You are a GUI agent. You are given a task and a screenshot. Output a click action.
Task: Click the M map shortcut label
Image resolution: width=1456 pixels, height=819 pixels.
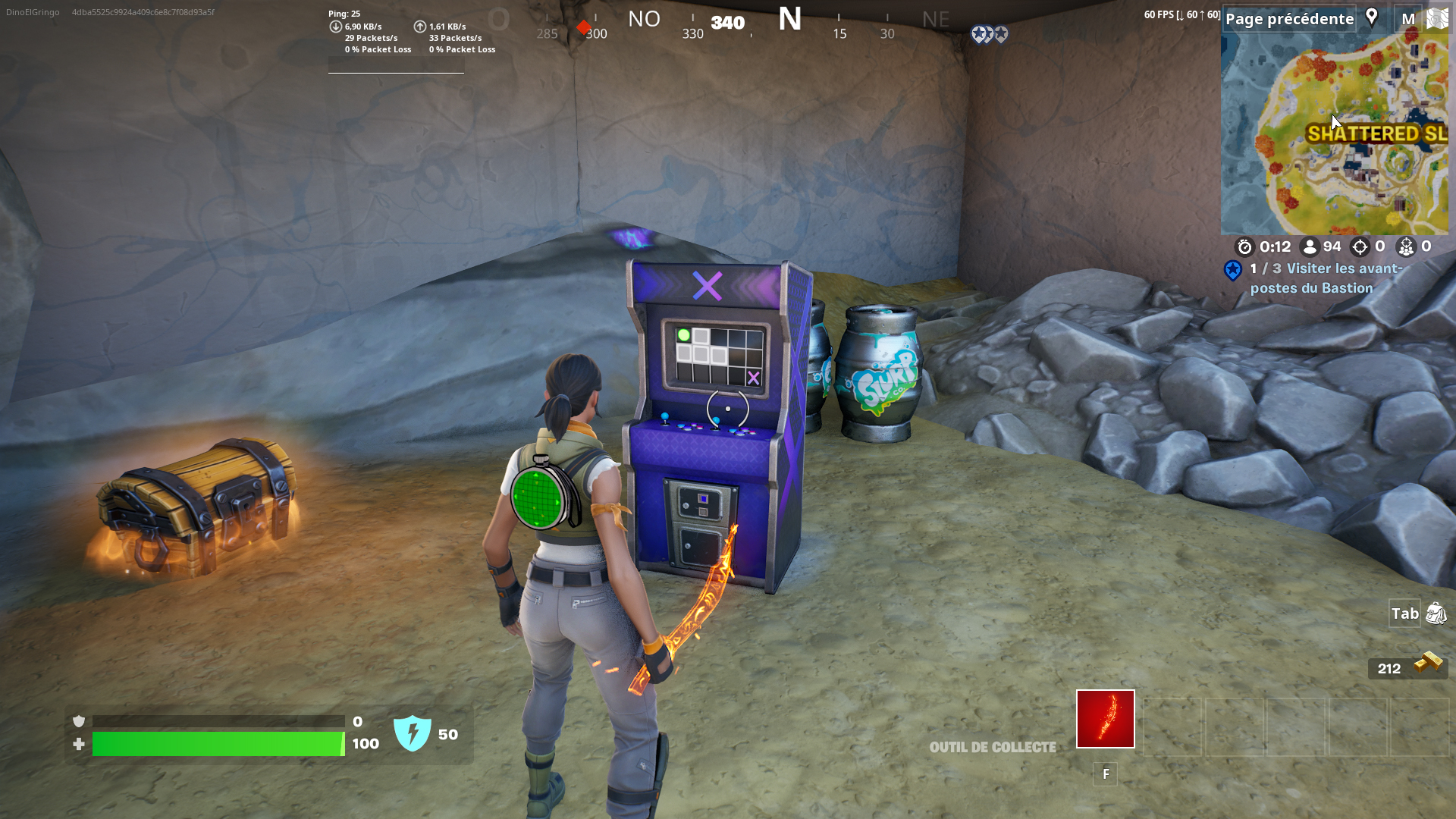[x=1407, y=18]
